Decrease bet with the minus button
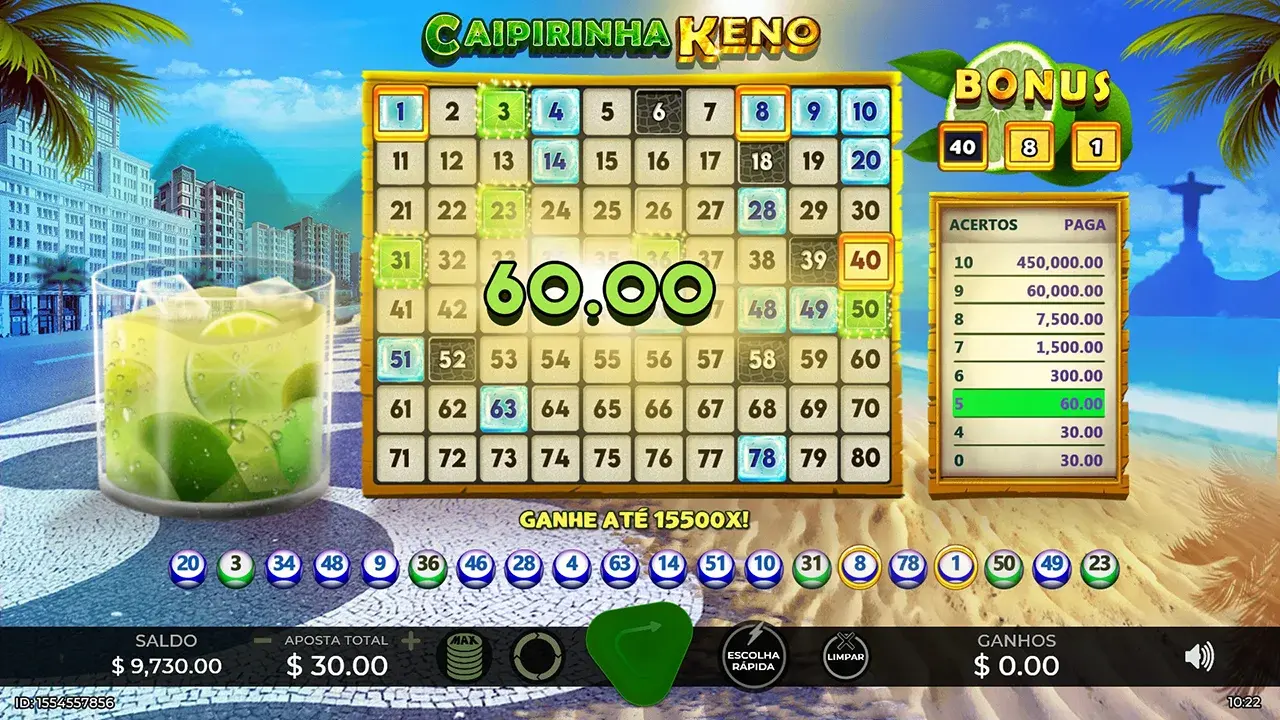The image size is (1280, 720). 262,638
